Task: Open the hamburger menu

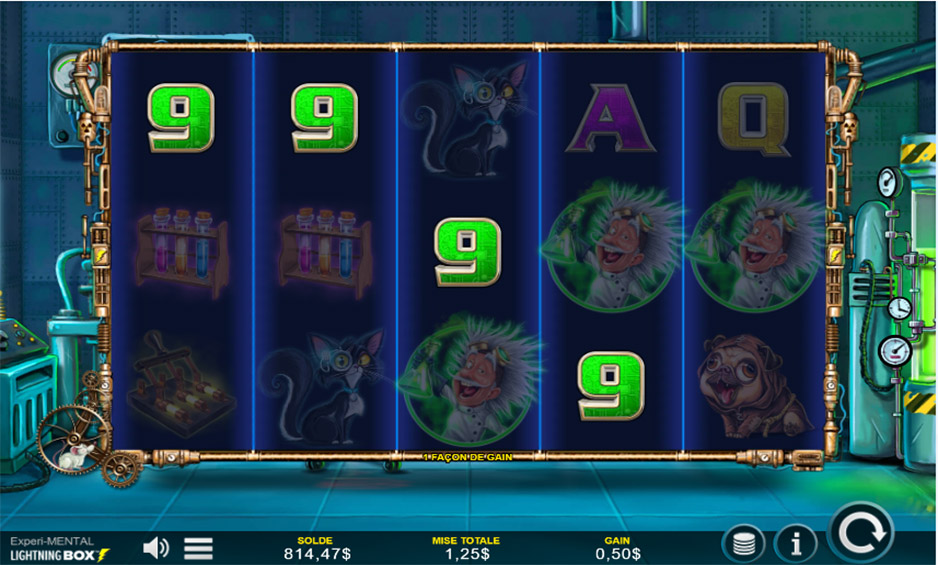Action: [199, 547]
